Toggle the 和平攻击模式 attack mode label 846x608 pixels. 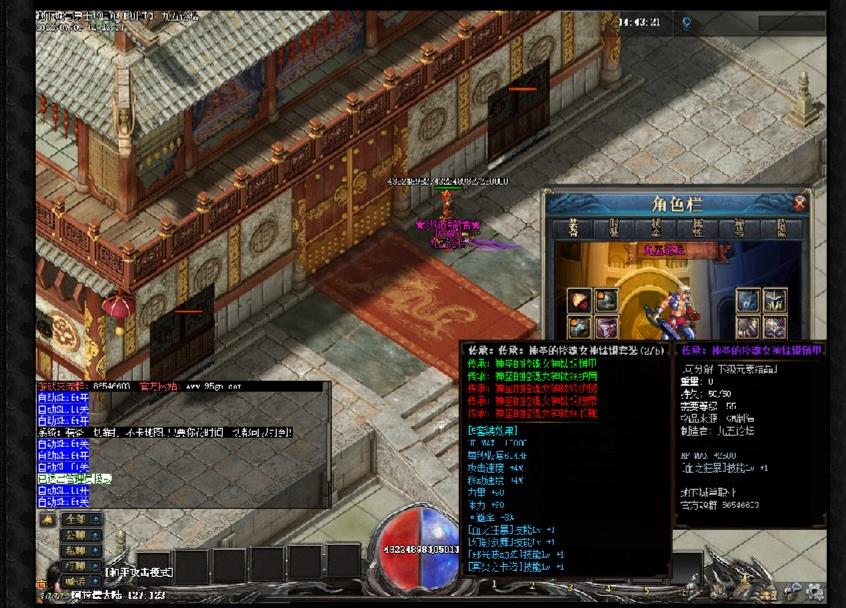coord(140,572)
